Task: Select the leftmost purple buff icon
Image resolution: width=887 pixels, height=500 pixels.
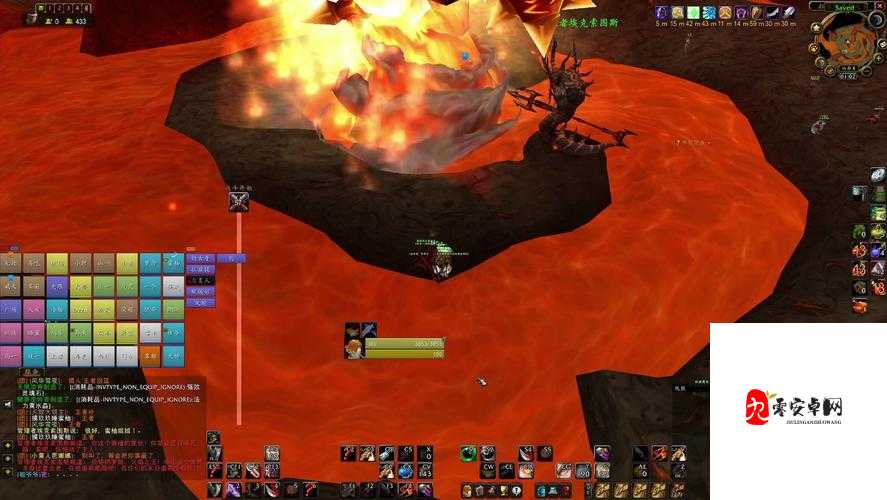Action: click(662, 12)
